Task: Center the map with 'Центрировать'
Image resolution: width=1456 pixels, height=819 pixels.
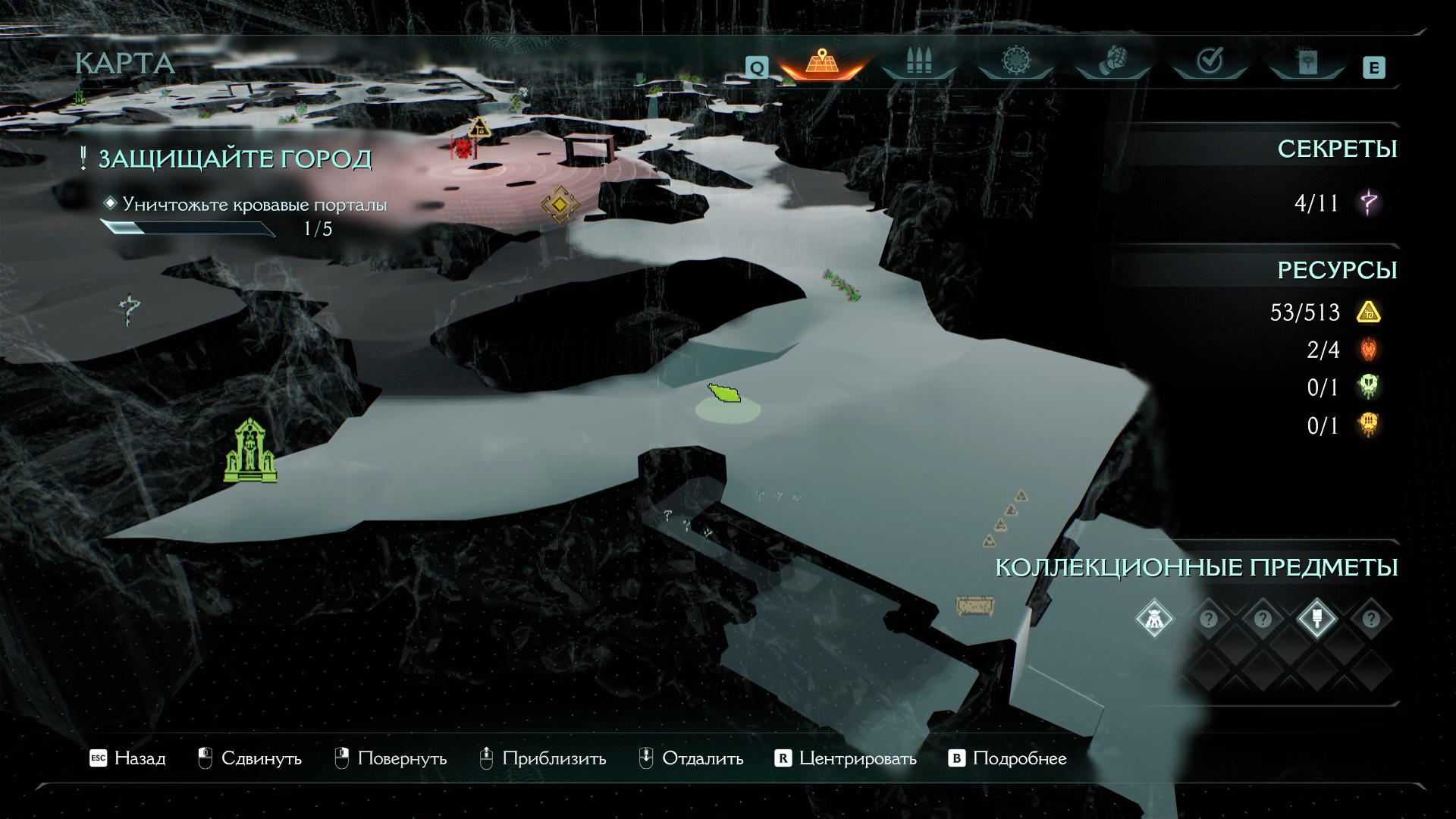Action: tap(846, 758)
